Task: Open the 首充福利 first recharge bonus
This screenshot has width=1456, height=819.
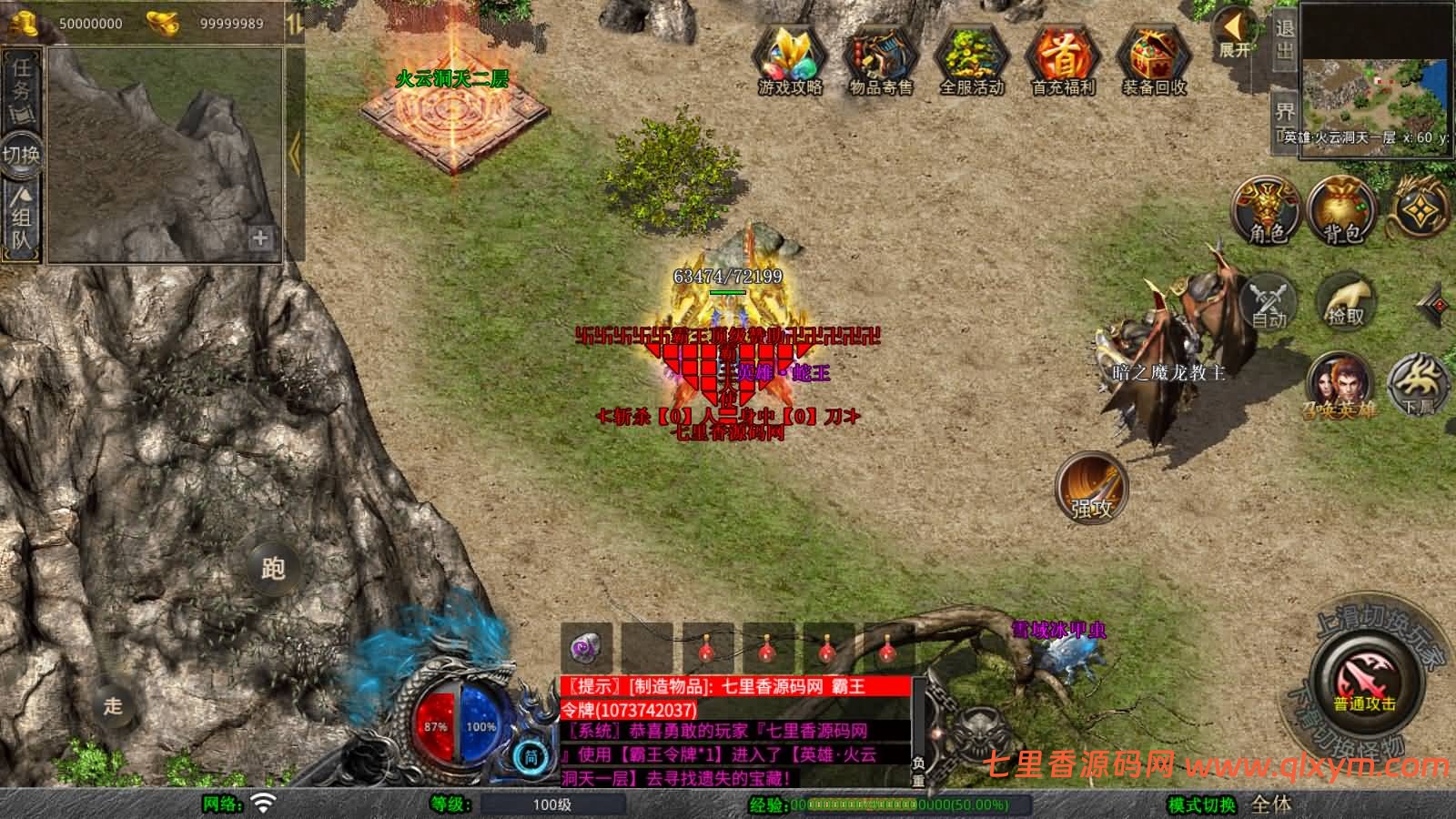Action: [x=1063, y=60]
